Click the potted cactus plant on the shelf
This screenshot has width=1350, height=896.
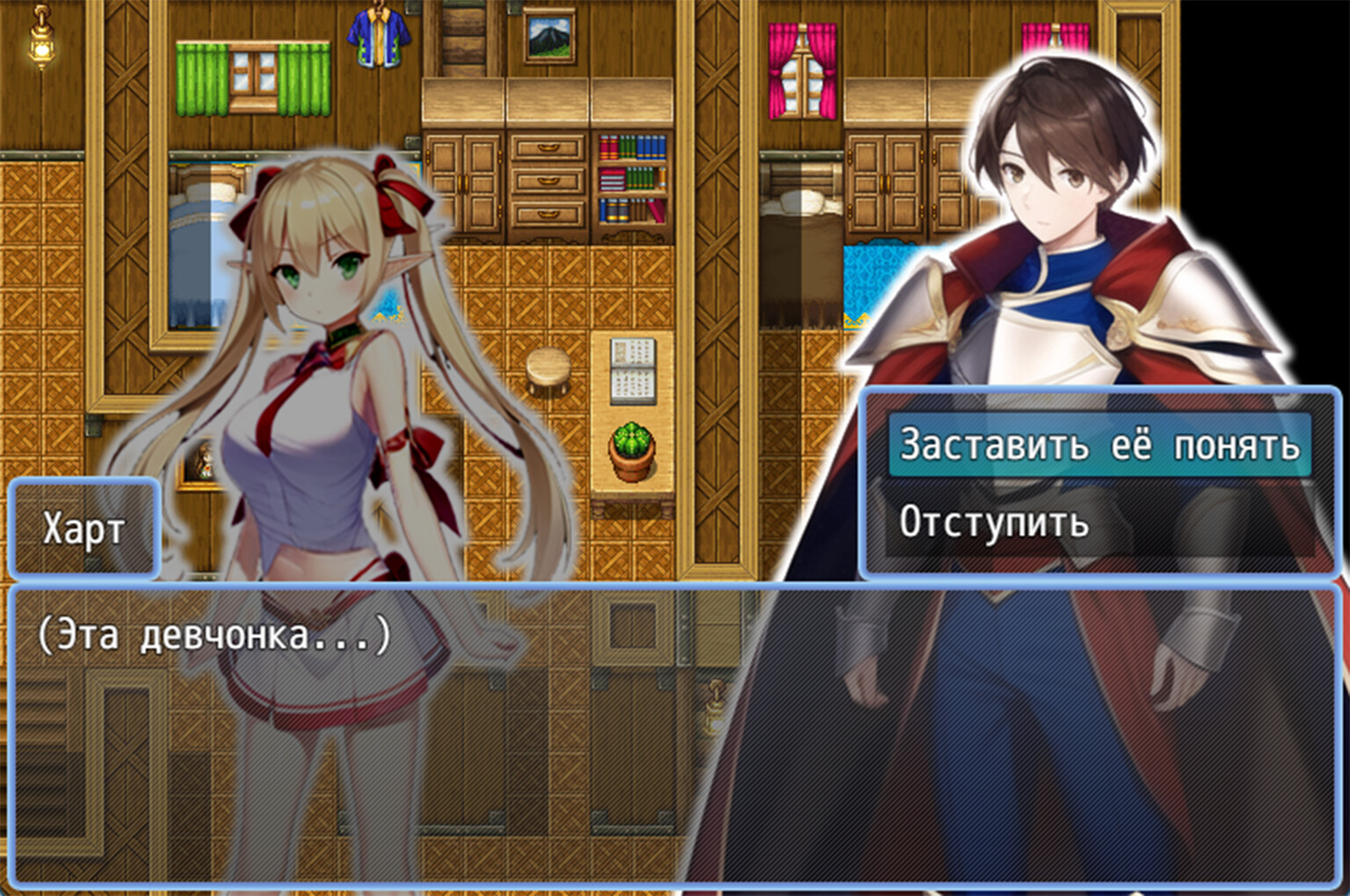click(x=631, y=448)
